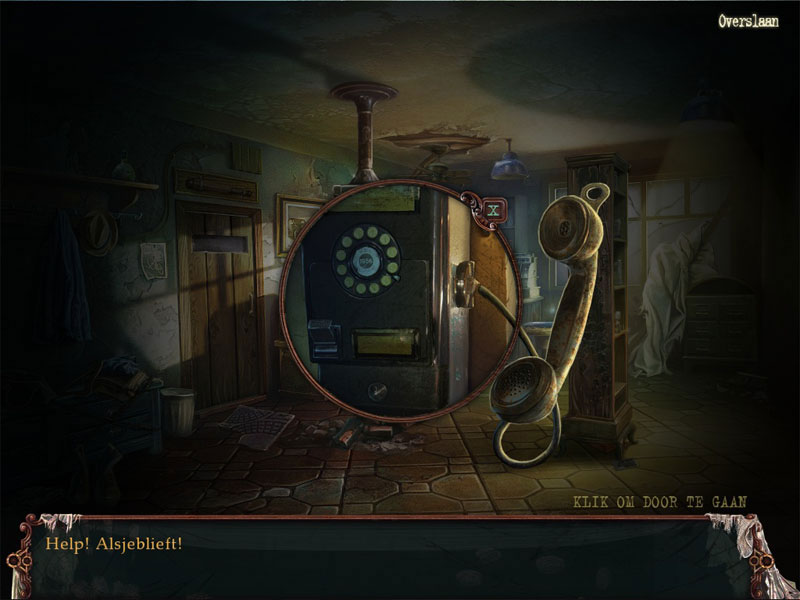Continue via 'Klik om door te gaan'
Screen dimensions: 800x600
tap(661, 501)
